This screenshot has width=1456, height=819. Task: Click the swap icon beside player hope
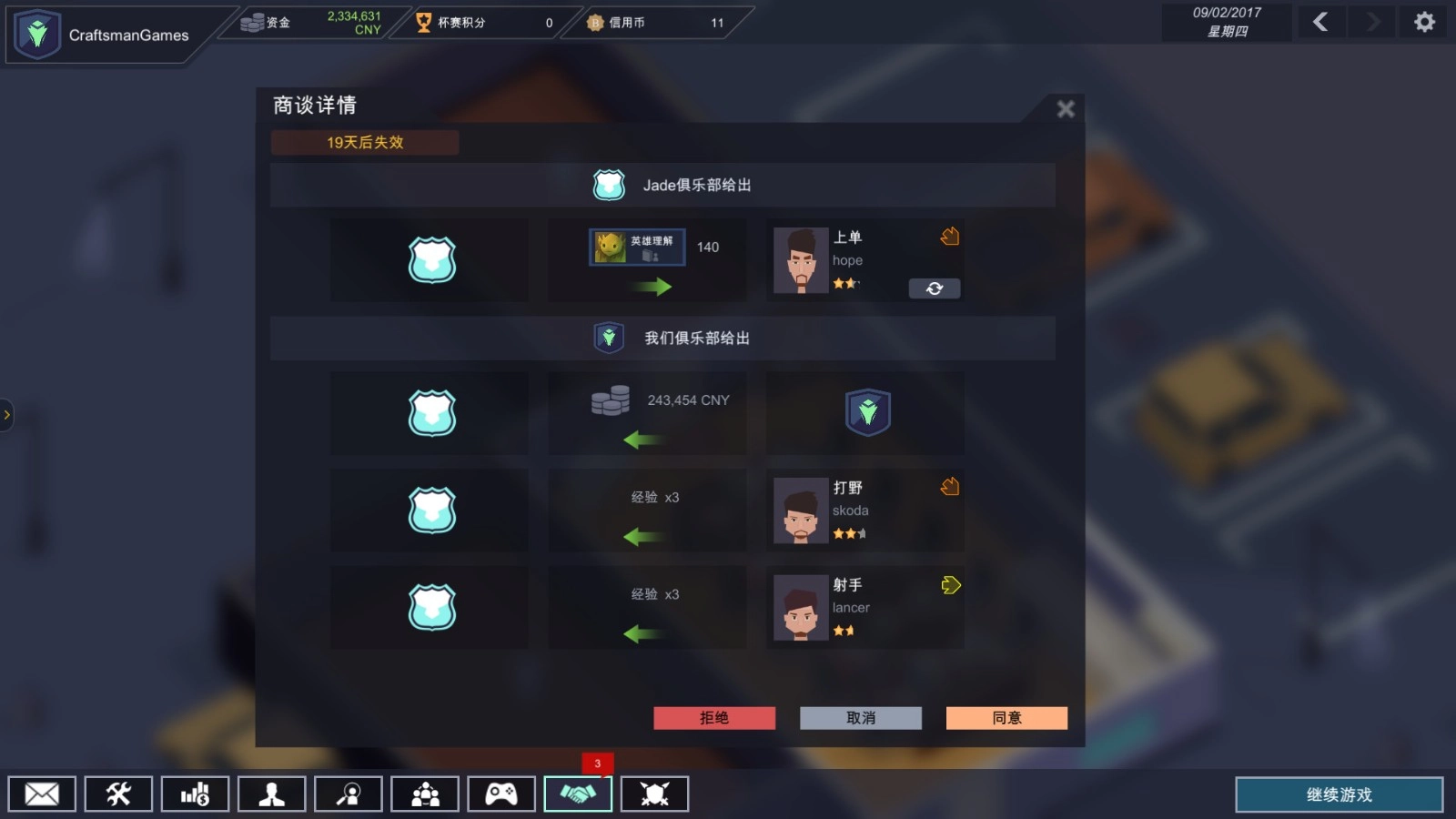(935, 288)
